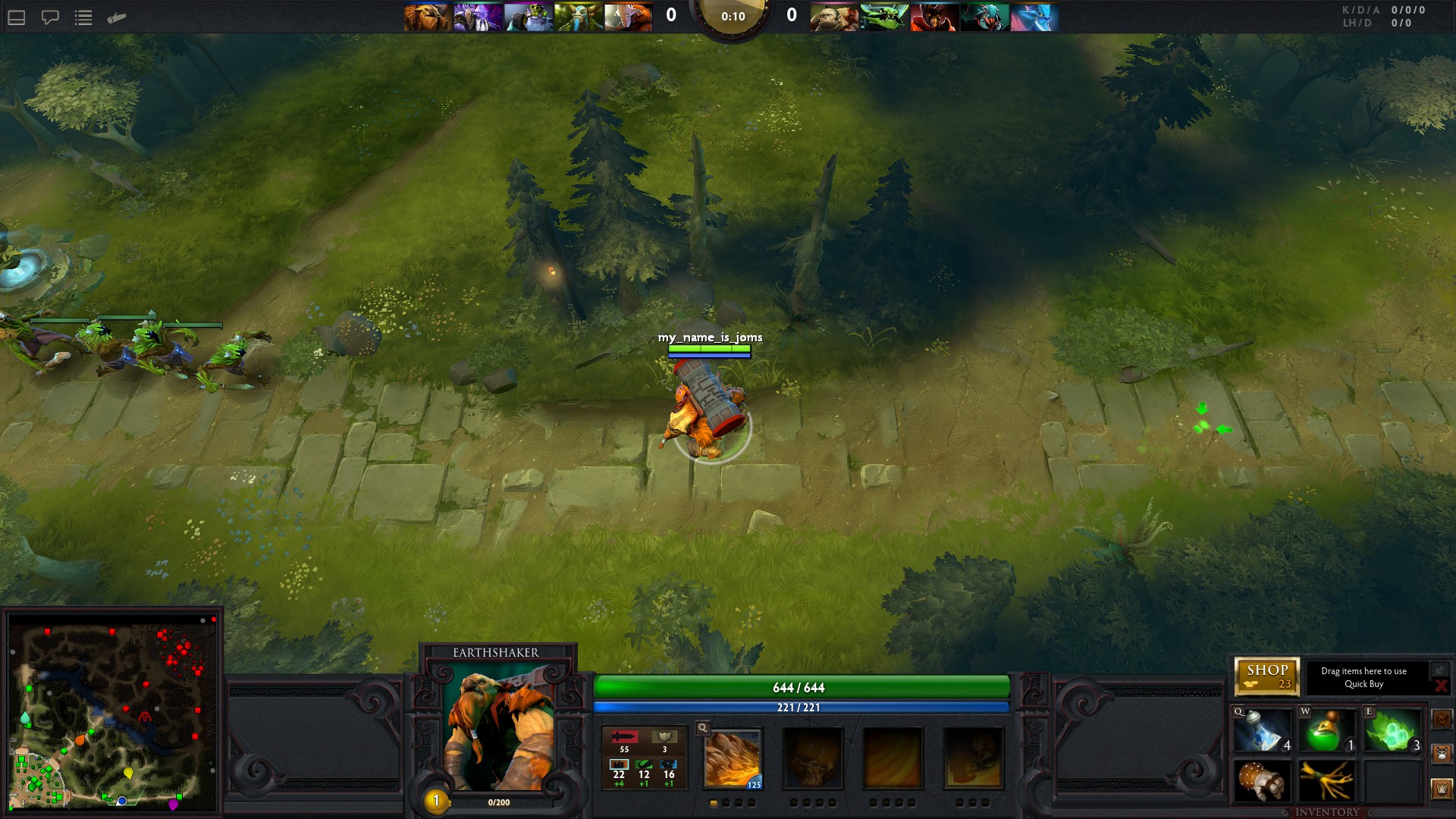Show the scoreboard list icon
1456x819 pixels.
83,17
